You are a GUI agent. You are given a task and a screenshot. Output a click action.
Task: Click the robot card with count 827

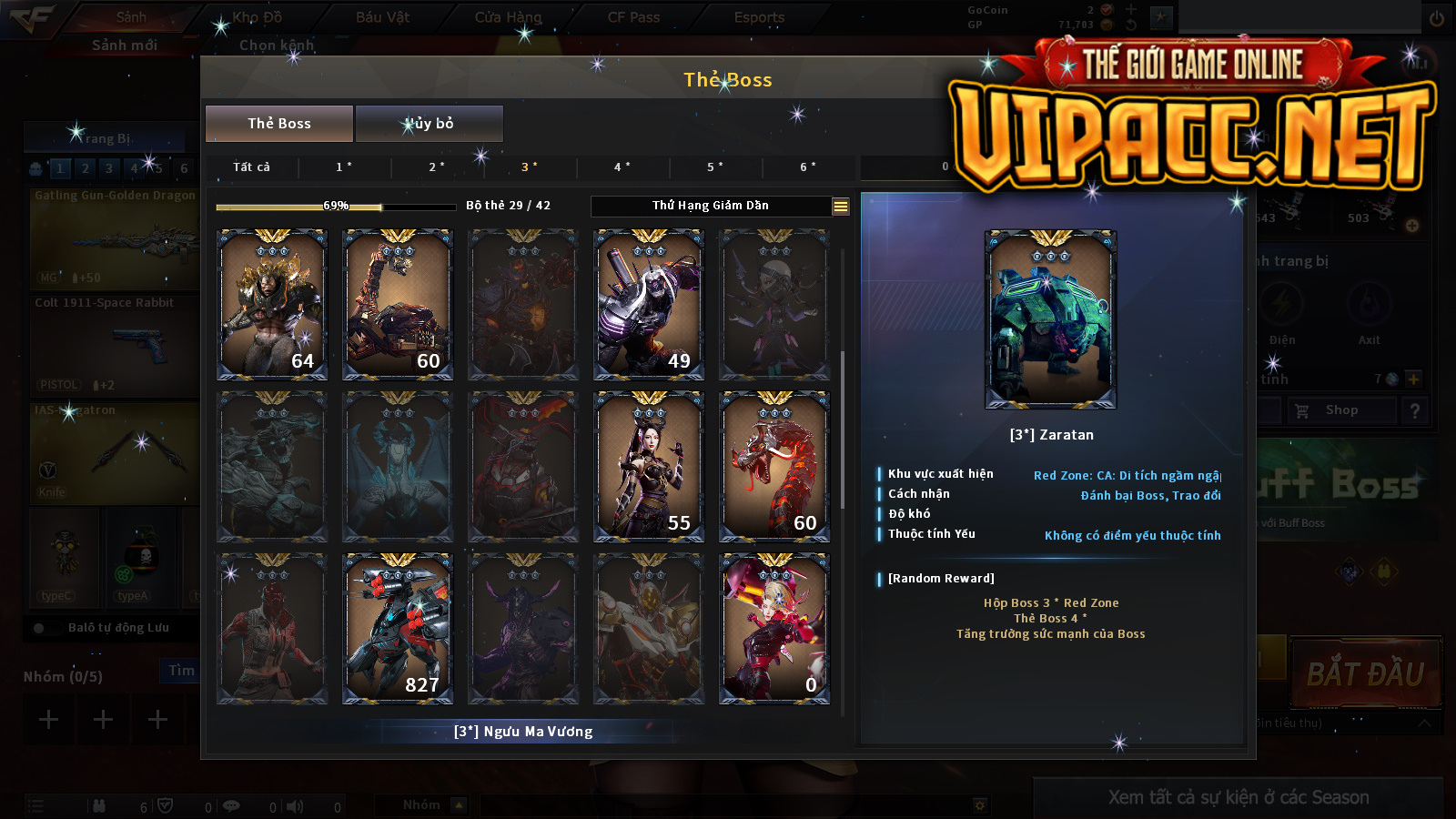coord(398,629)
